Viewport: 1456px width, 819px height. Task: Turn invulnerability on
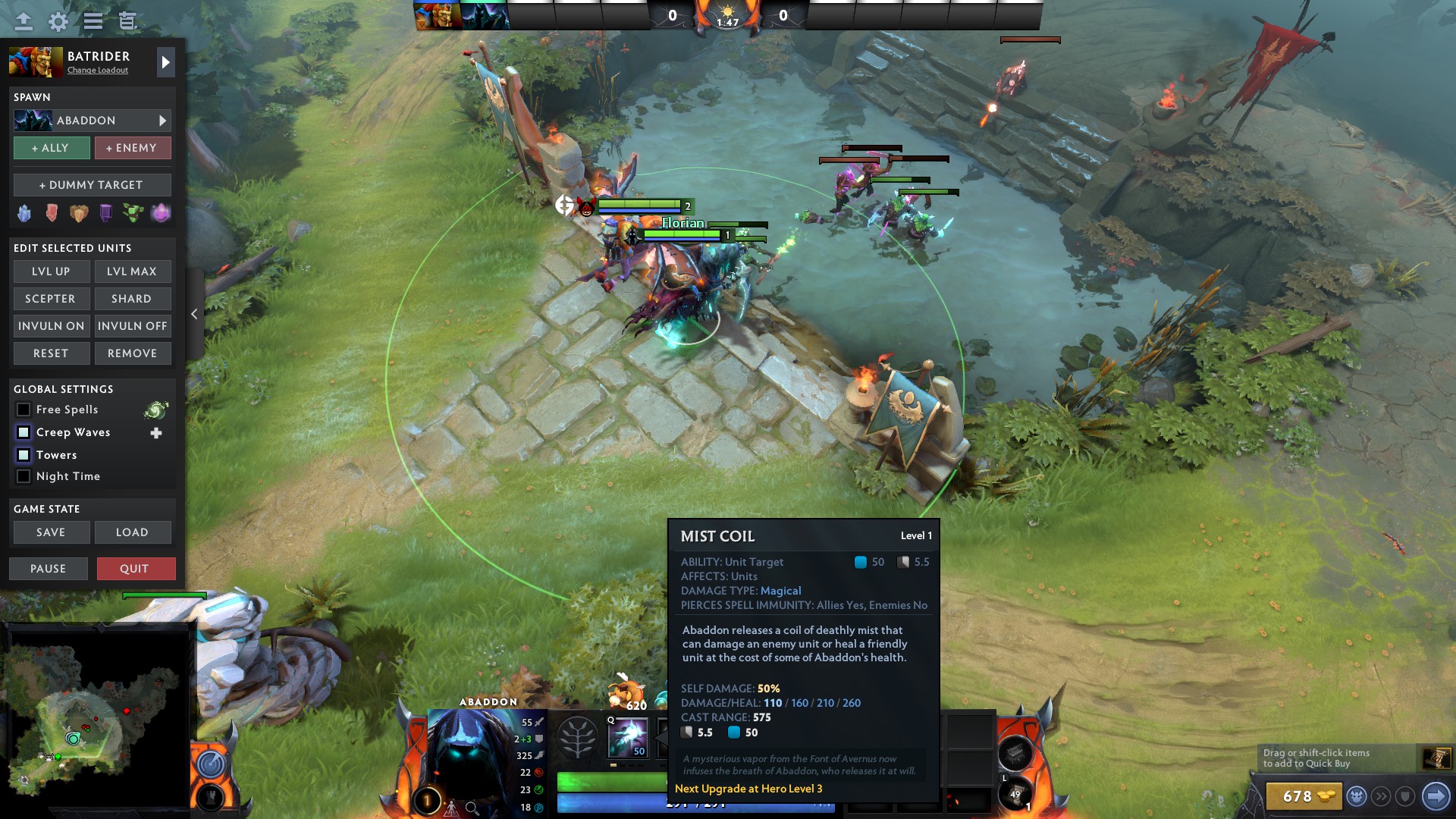tap(52, 326)
